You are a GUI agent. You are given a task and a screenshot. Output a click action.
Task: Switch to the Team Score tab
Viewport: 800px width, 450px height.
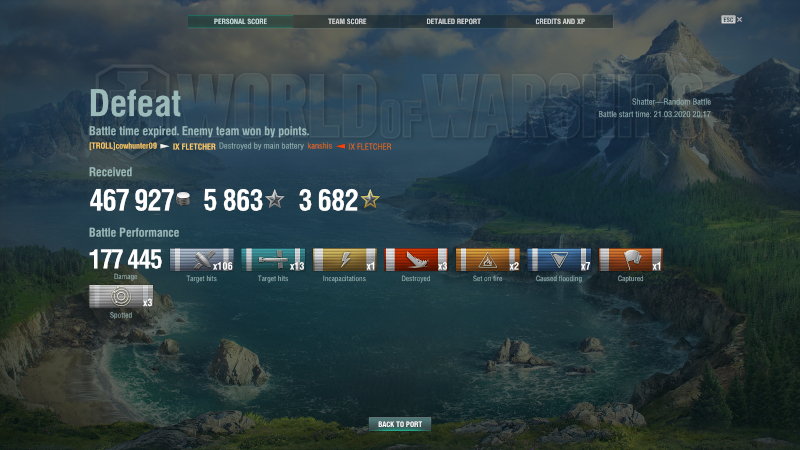(x=347, y=21)
